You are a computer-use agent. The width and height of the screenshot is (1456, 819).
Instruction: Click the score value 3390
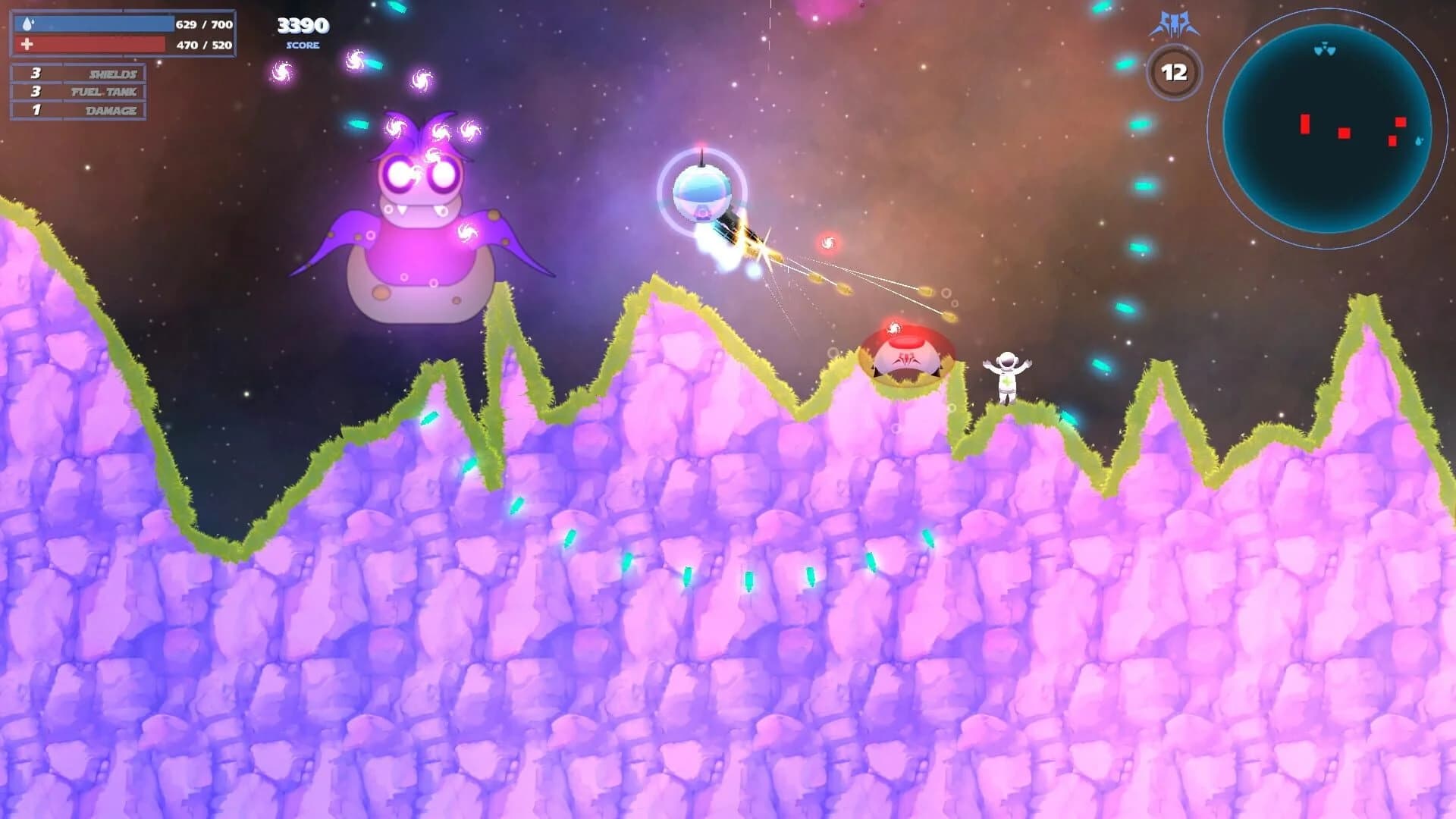pos(302,25)
